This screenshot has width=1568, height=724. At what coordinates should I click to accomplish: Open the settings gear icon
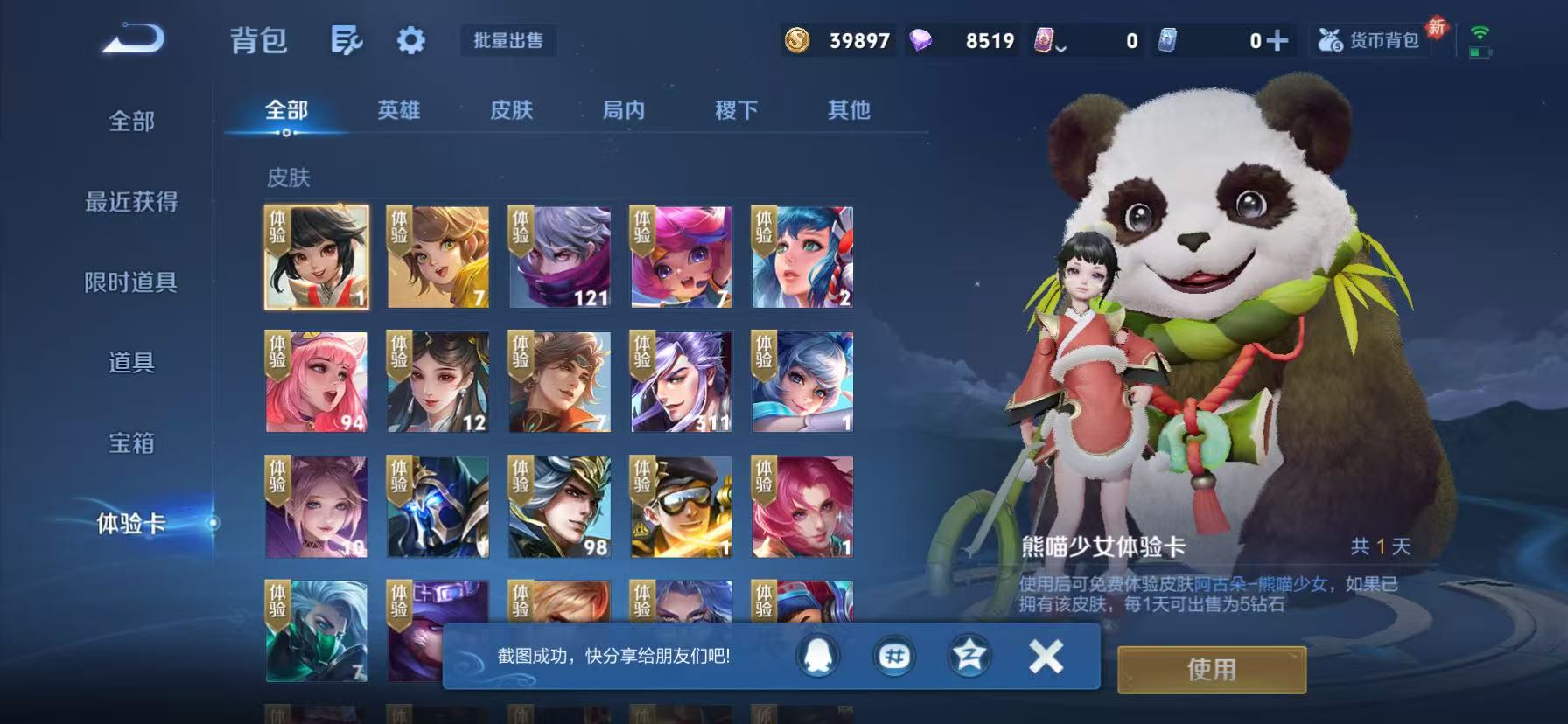(410, 40)
